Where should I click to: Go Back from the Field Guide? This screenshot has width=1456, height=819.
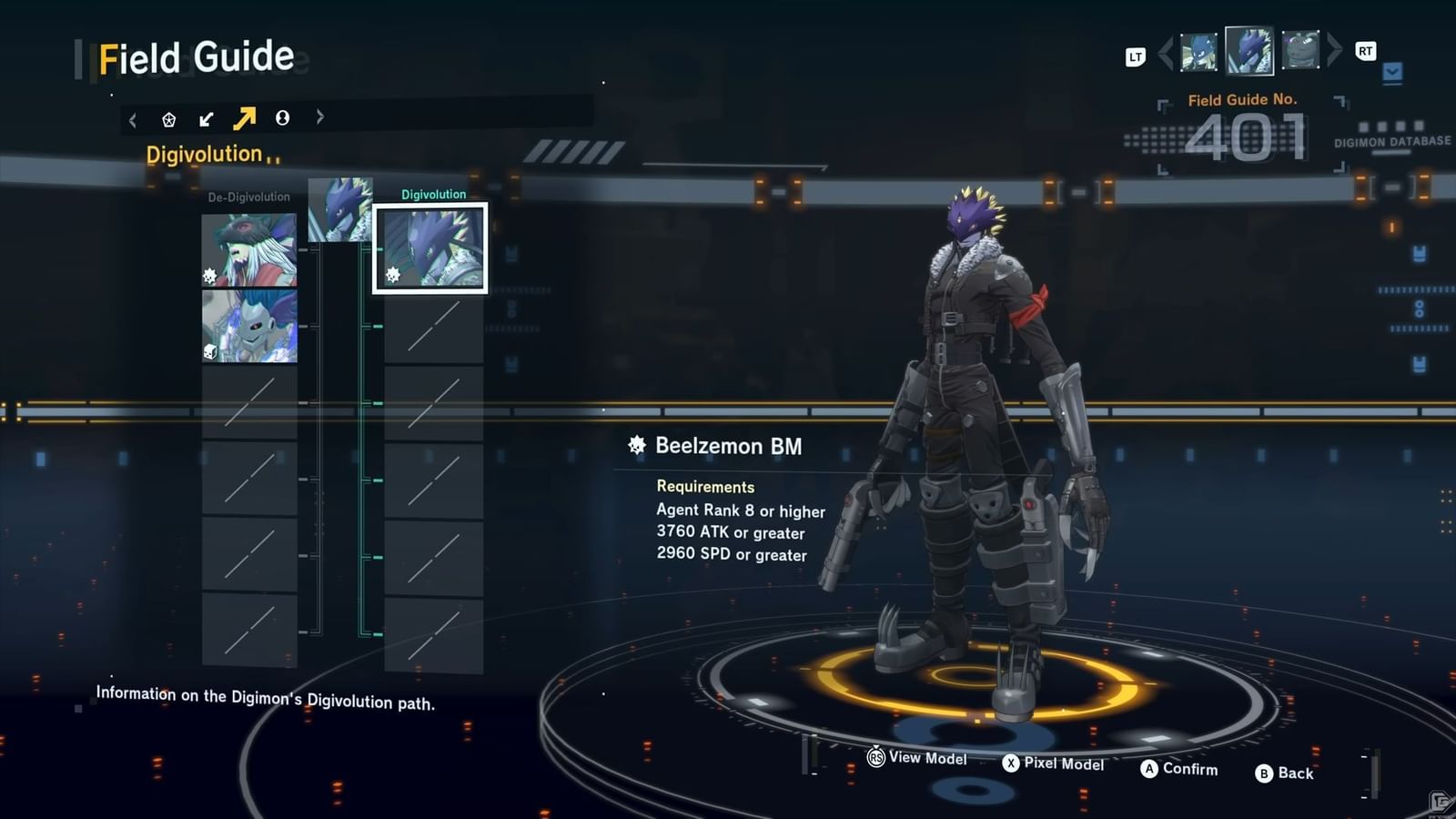click(1284, 773)
